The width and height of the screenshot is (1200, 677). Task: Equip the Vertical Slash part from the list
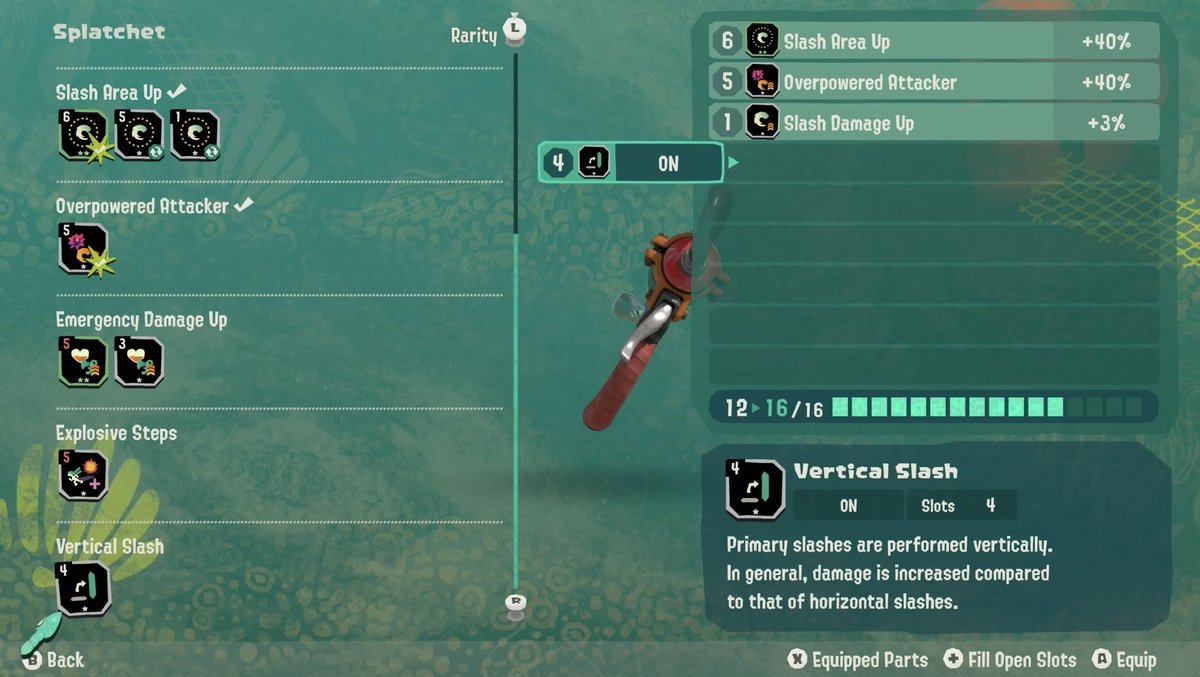[84, 589]
